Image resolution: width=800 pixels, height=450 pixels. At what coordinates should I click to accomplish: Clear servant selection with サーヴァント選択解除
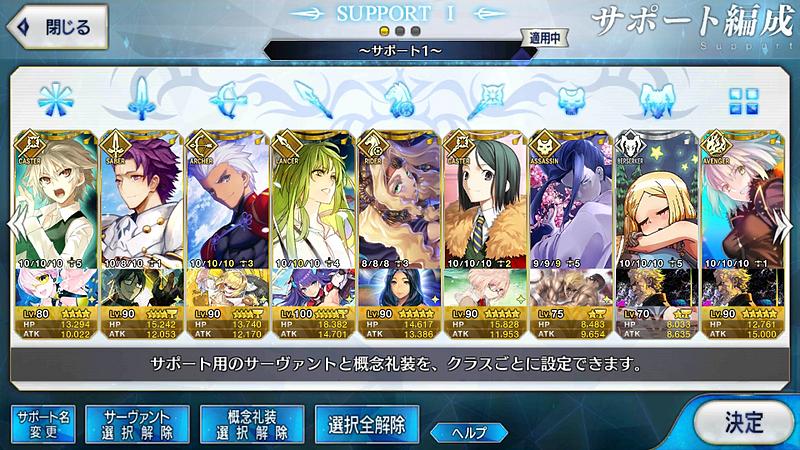pos(137,423)
